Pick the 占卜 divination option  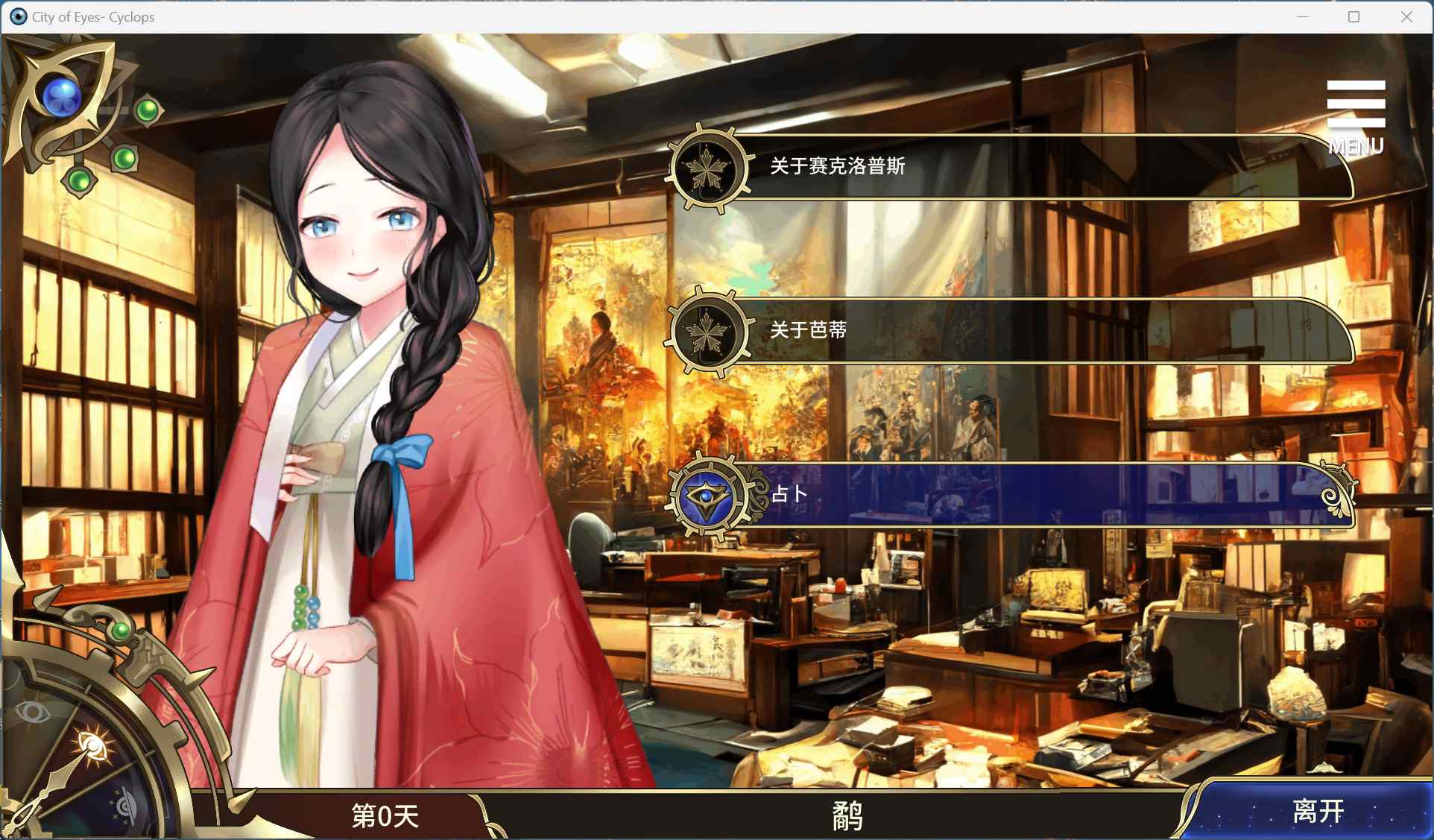[x=1006, y=495]
